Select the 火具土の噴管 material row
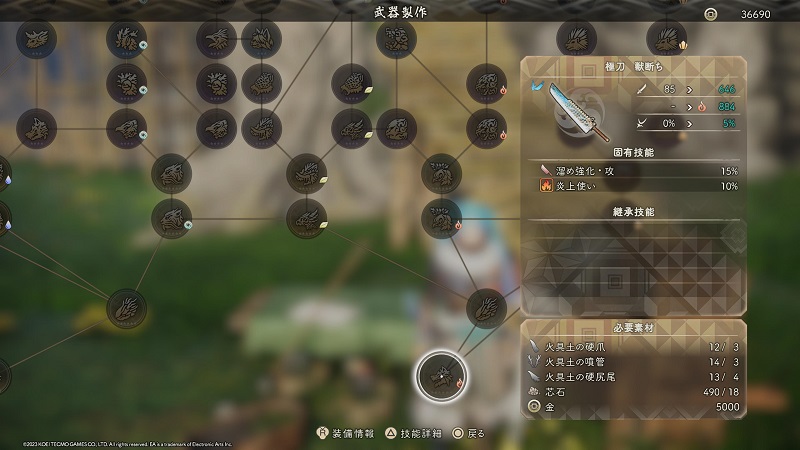Image resolution: width=800 pixels, height=450 pixels. point(634,361)
